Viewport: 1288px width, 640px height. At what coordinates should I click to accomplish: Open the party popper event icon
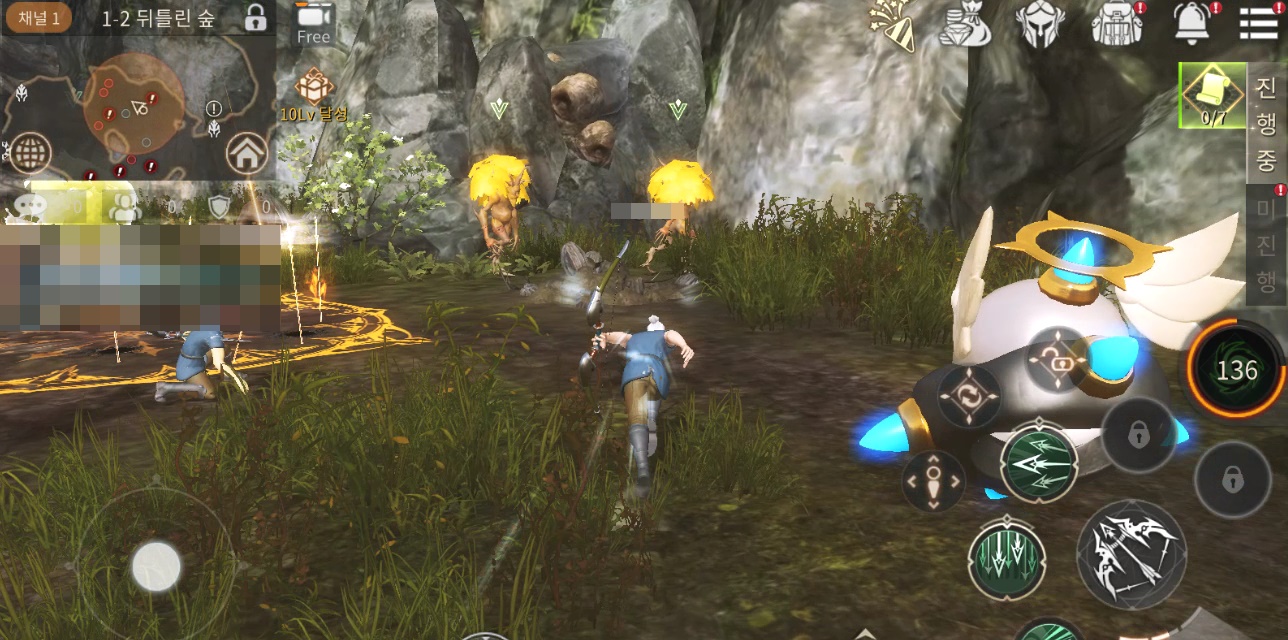(x=891, y=24)
